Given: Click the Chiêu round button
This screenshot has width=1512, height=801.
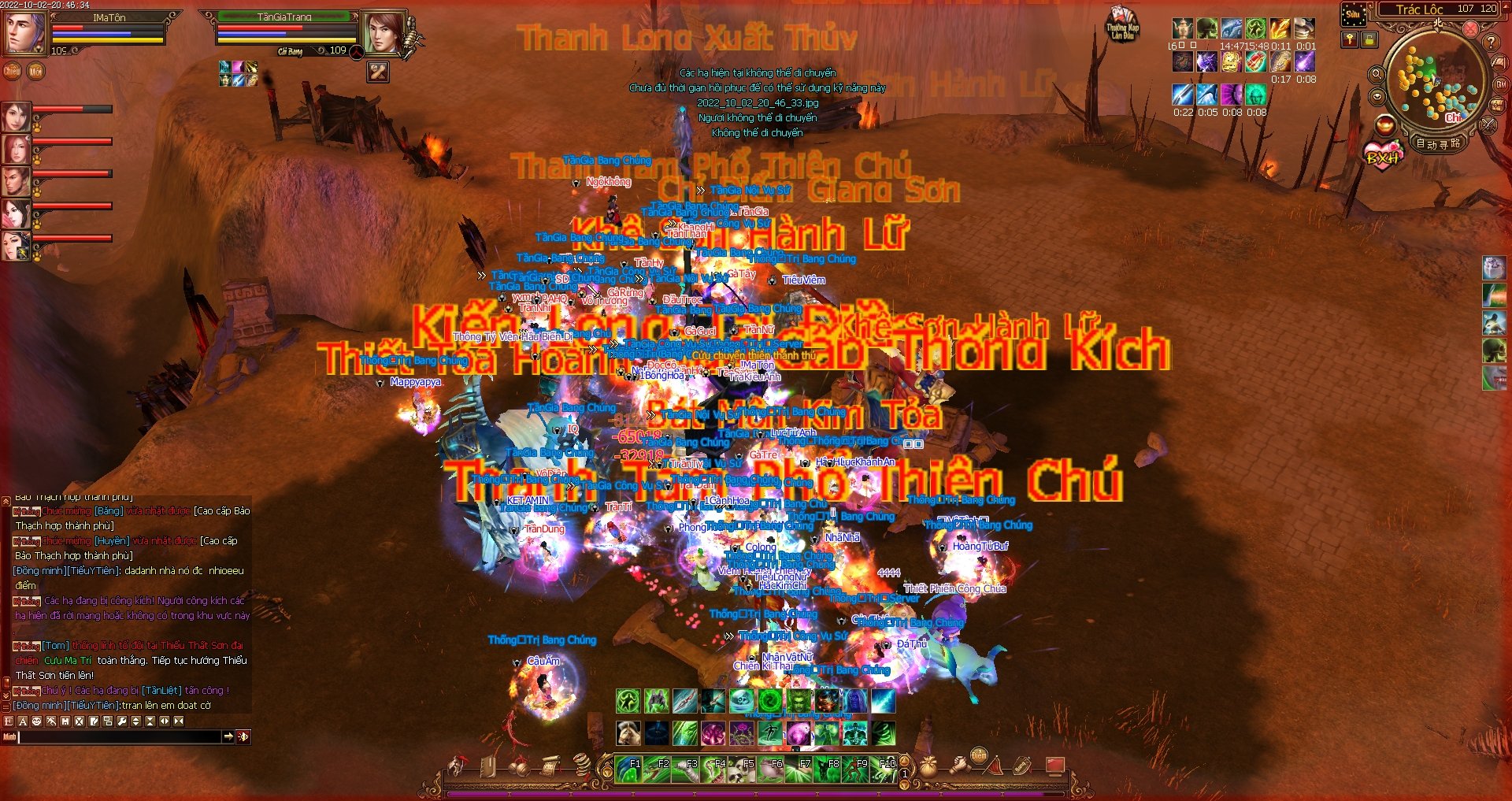Looking at the screenshot, I should (13, 71).
